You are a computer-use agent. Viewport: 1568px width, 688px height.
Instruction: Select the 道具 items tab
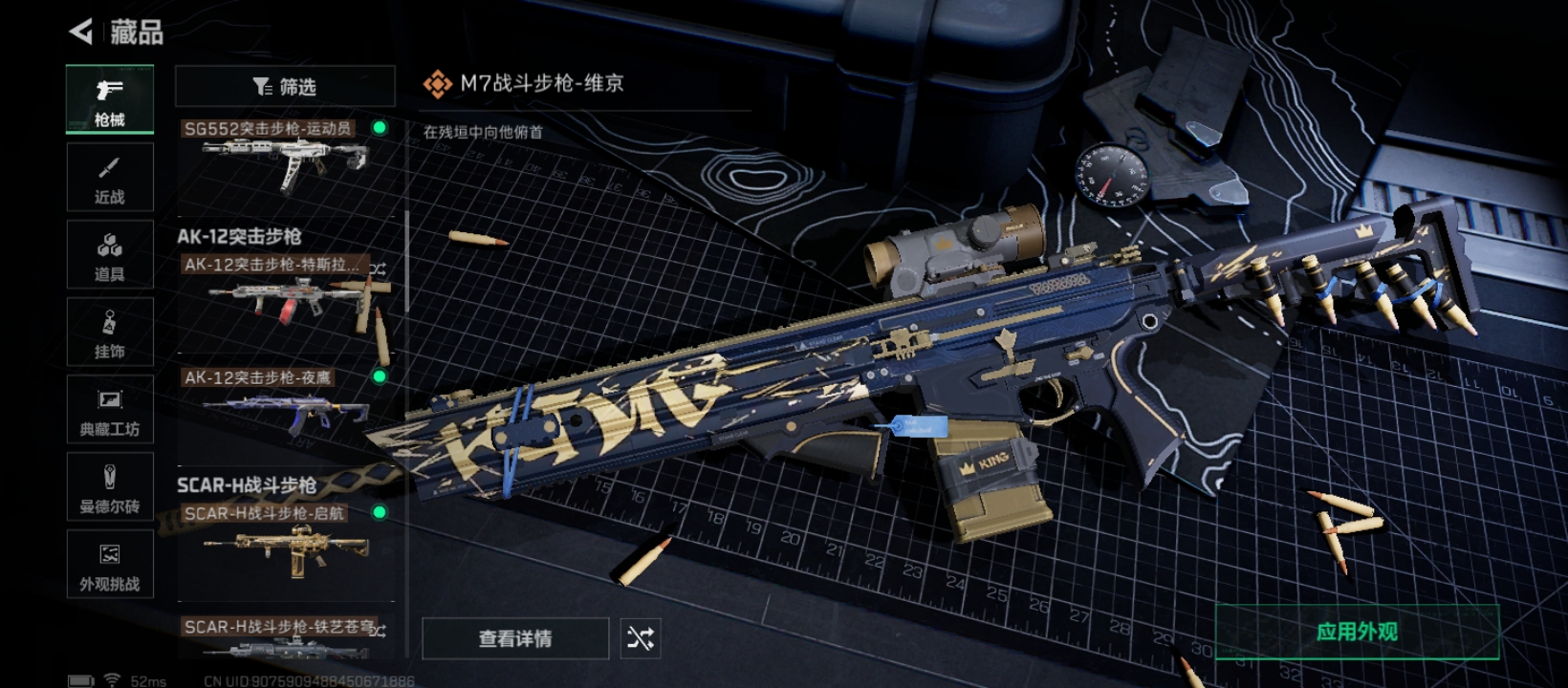[x=110, y=255]
